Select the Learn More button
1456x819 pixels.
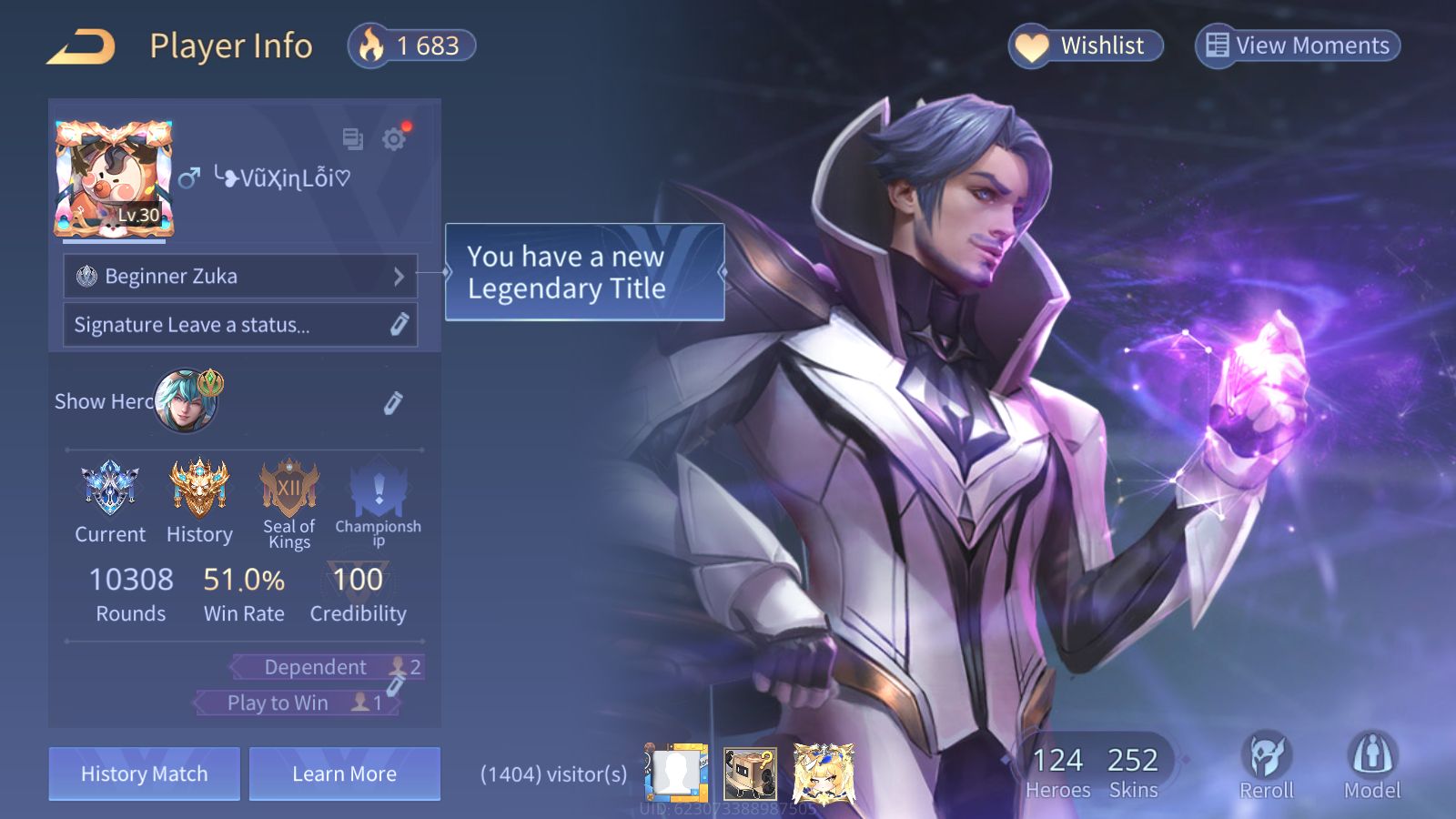(x=345, y=774)
